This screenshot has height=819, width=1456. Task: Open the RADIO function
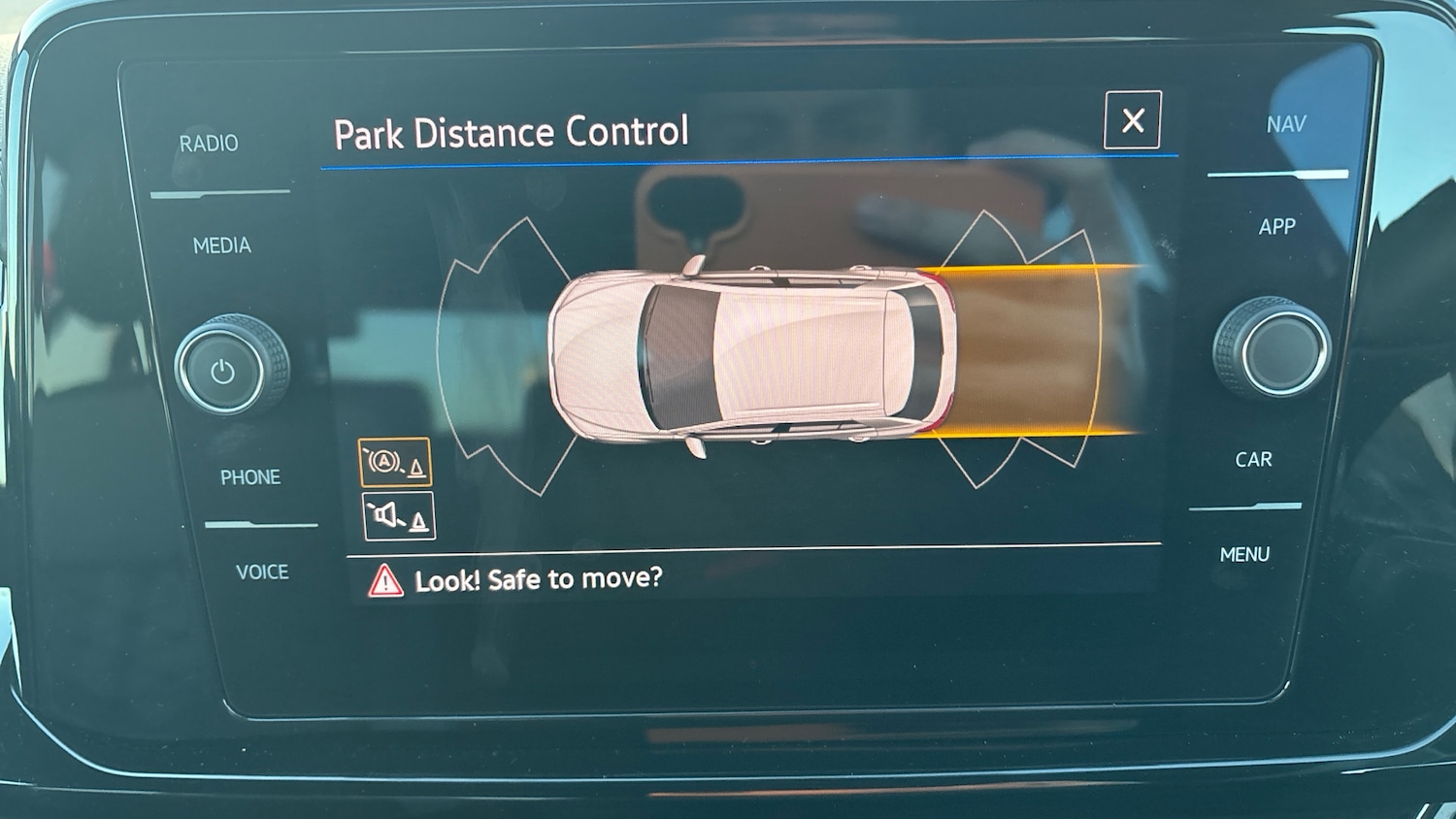(209, 144)
